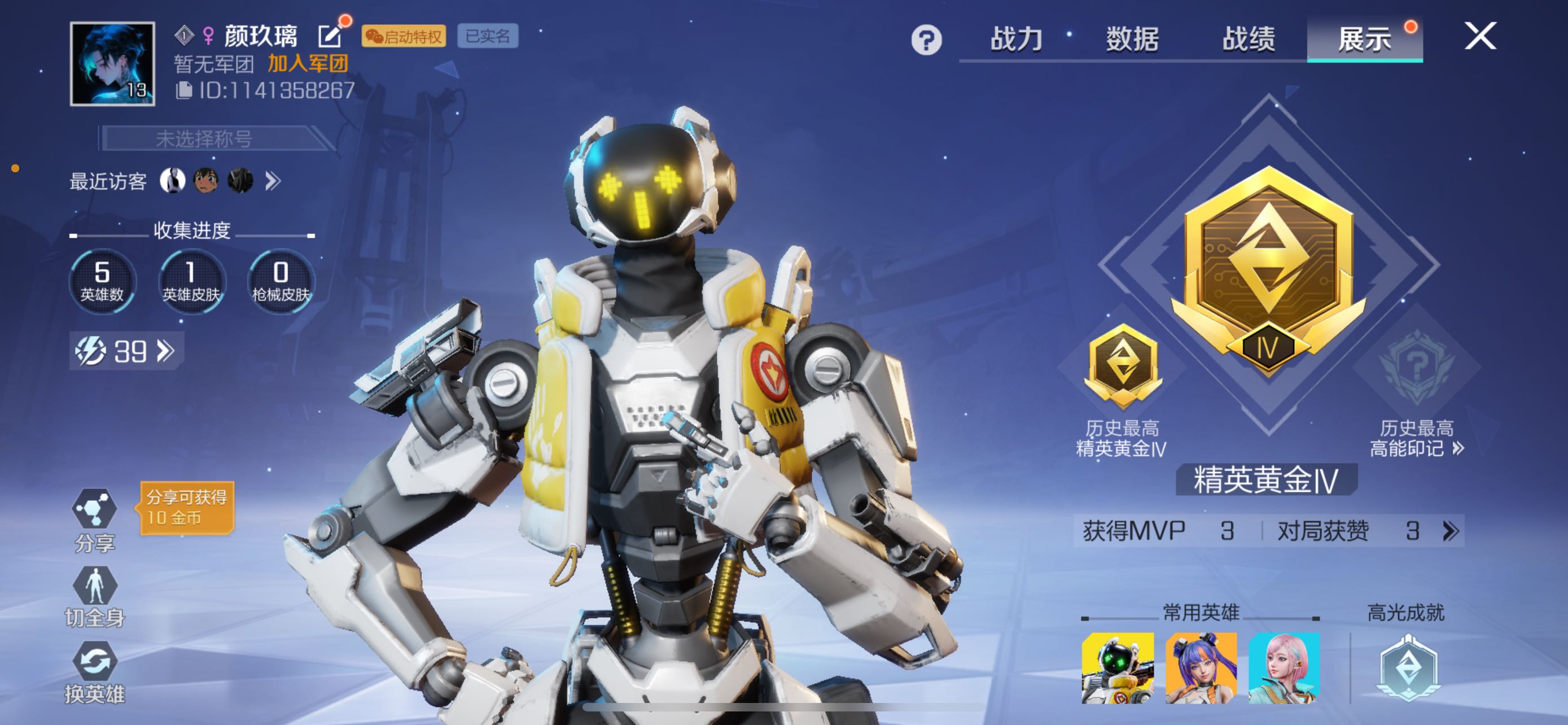Close the profile screen
This screenshot has height=725, width=1568.
(x=1480, y=37)
